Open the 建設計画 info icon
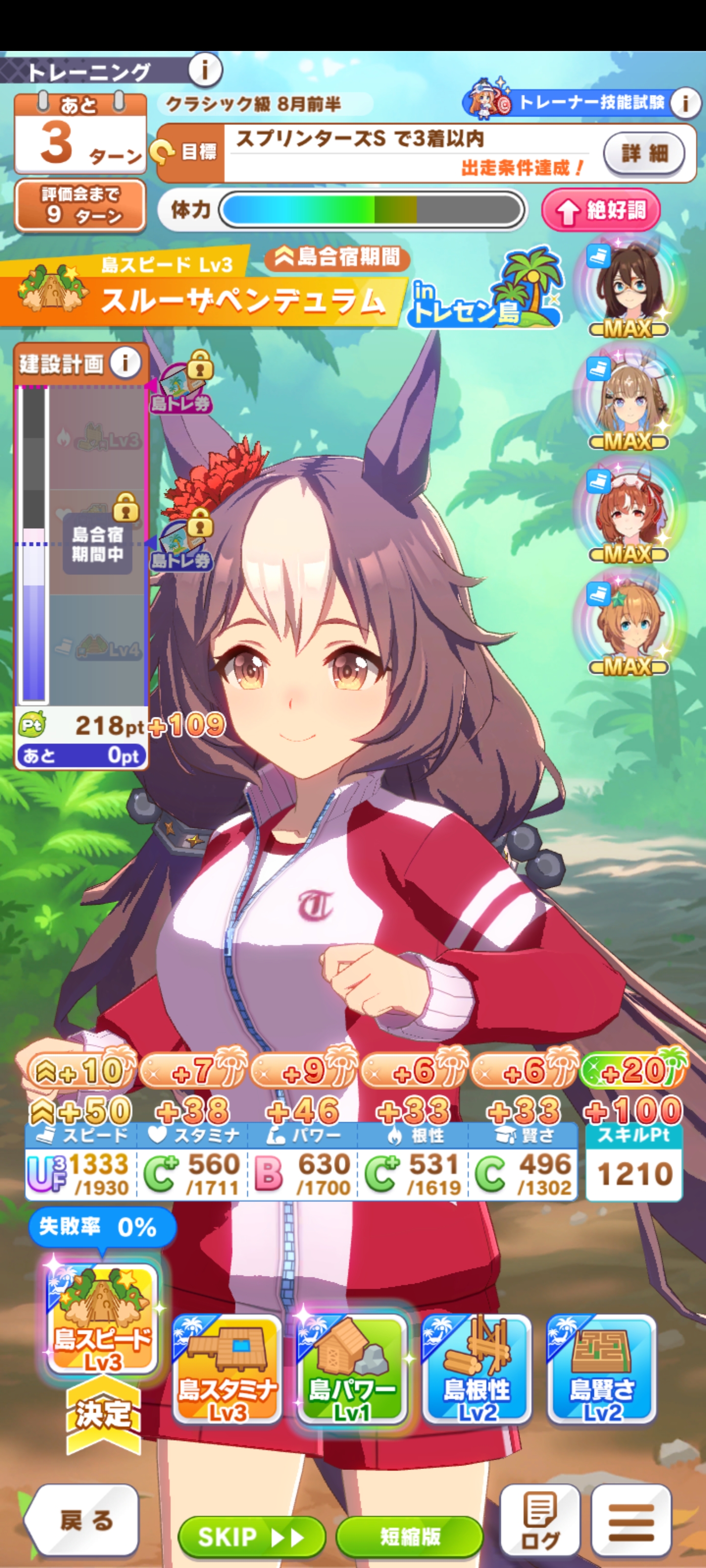Image resolution: width=706 pixels, height=1568 pixels. click(126, 364)
